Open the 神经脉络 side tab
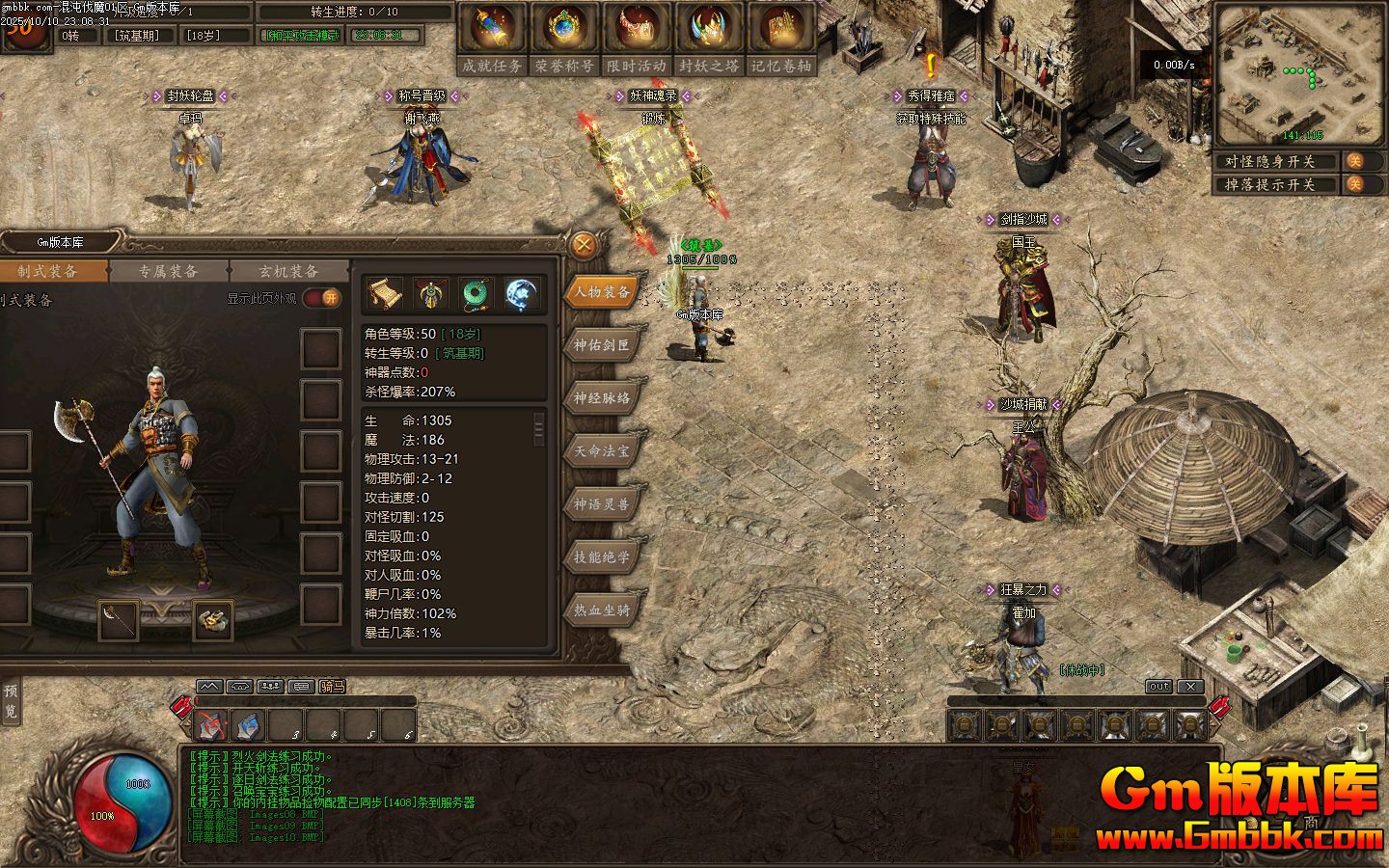The image size is (1389, 868). click(x=602, y=397)
